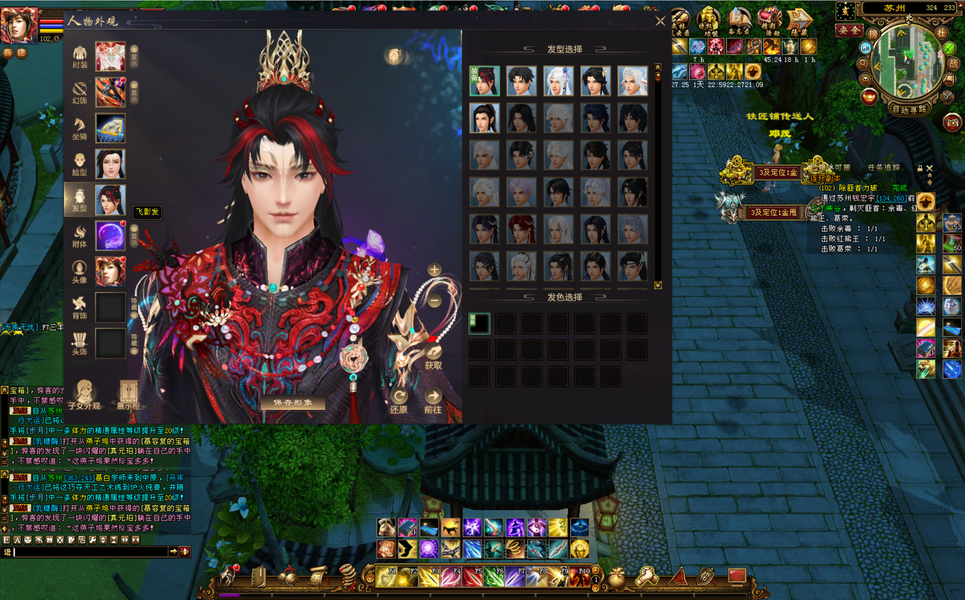Open the 附体 category
The image size is (965, 600).
click(x=110, y=236)
